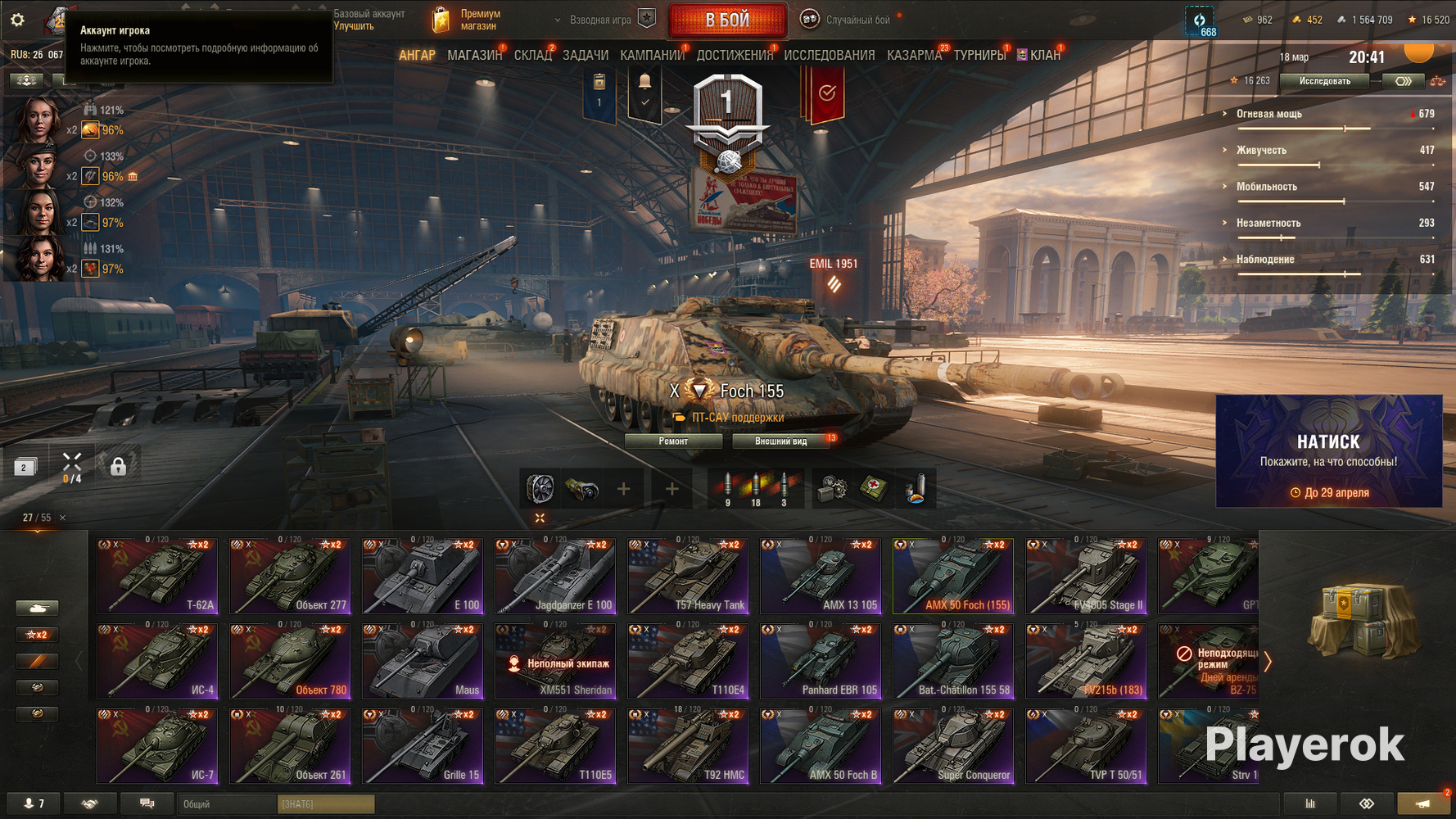Switch to the Склад tab
Image resolution: width=1456 pixels, height=819 pixels.
point(532,55)
